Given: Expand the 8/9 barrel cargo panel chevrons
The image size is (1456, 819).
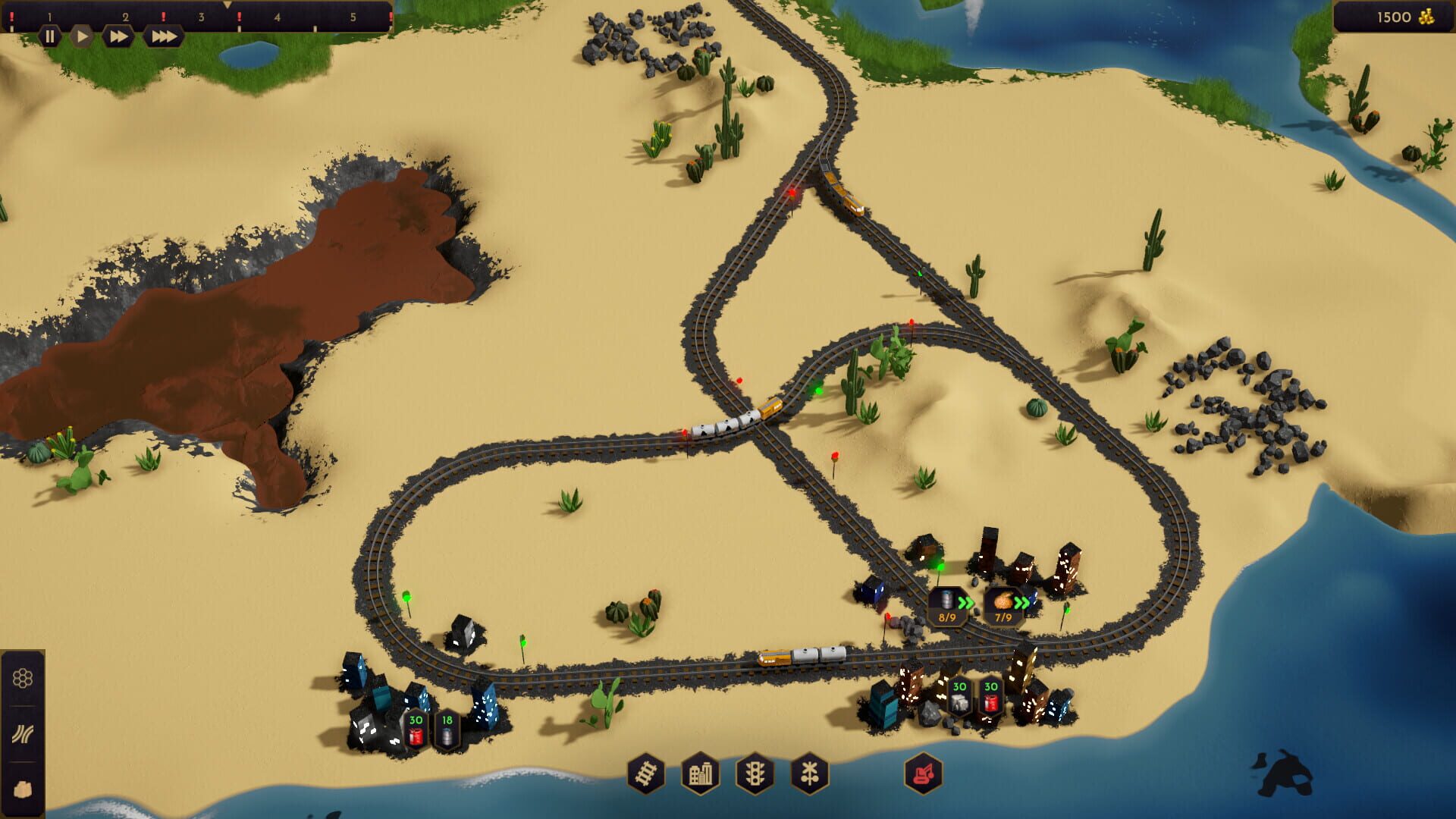Looking at the screenshot, I should point(965,604).
